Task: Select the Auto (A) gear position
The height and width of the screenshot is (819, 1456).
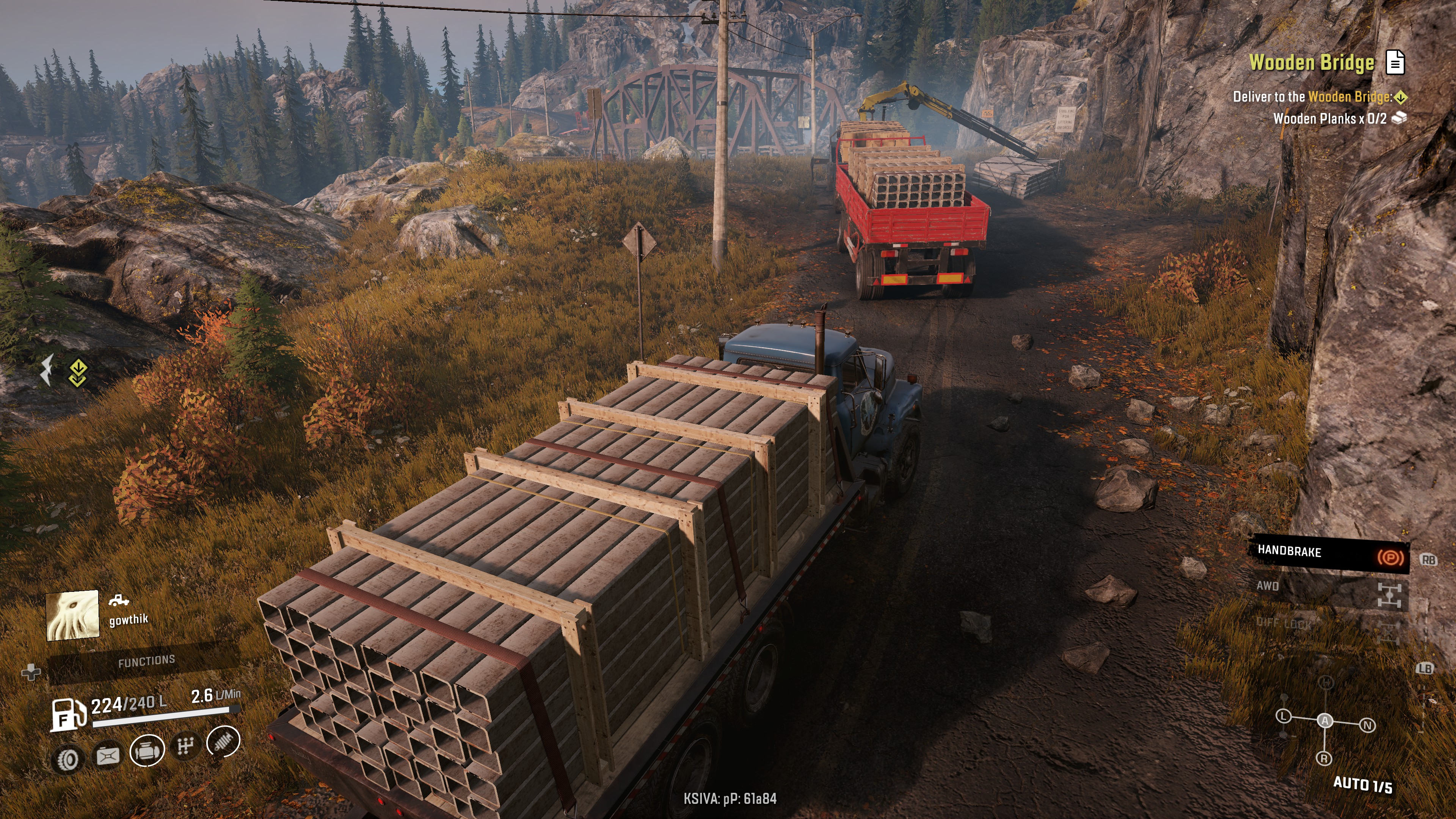Action: [x=1325, y=721]
